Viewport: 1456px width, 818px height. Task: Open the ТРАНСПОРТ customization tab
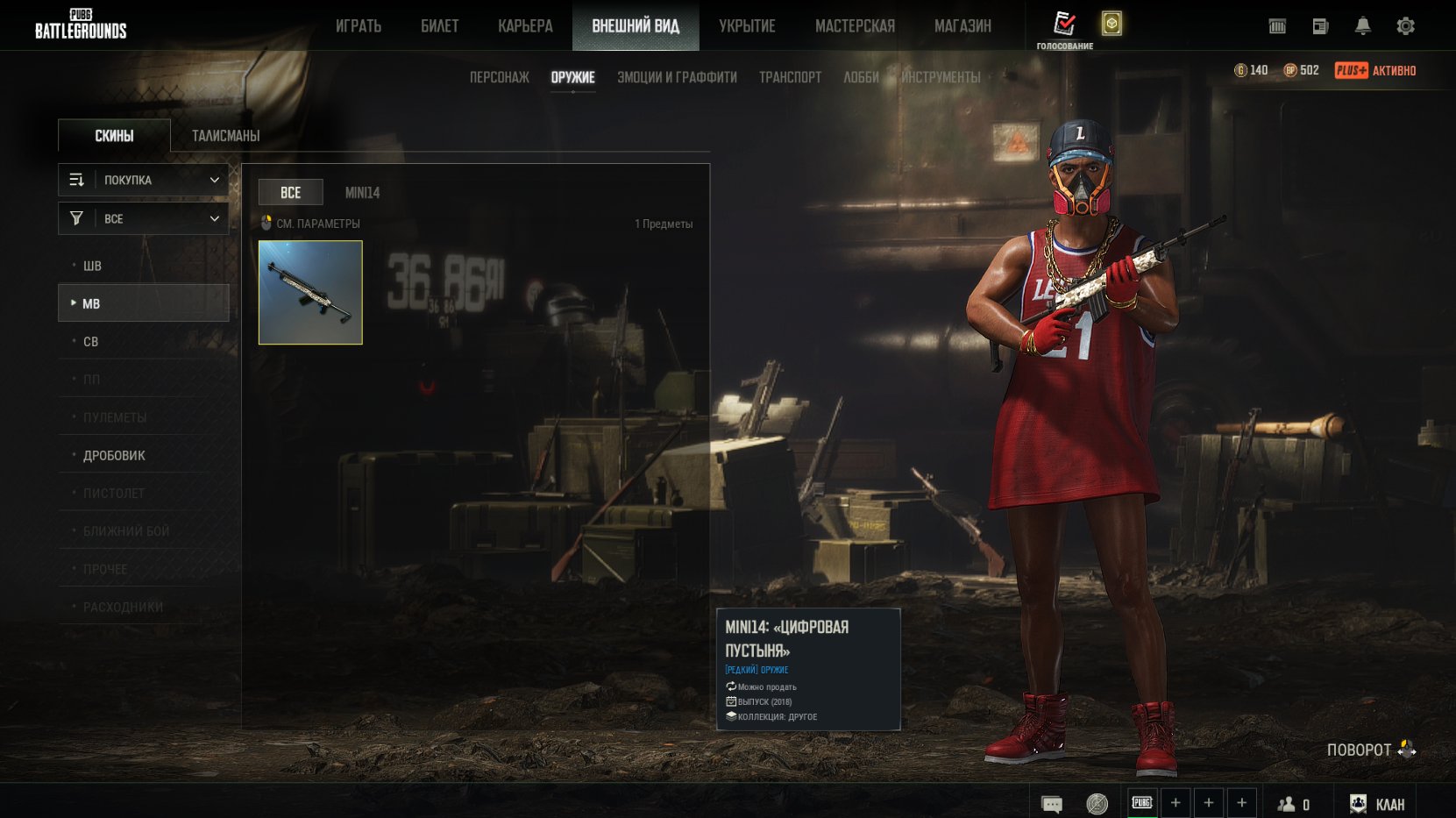click(x=790, y=77)
